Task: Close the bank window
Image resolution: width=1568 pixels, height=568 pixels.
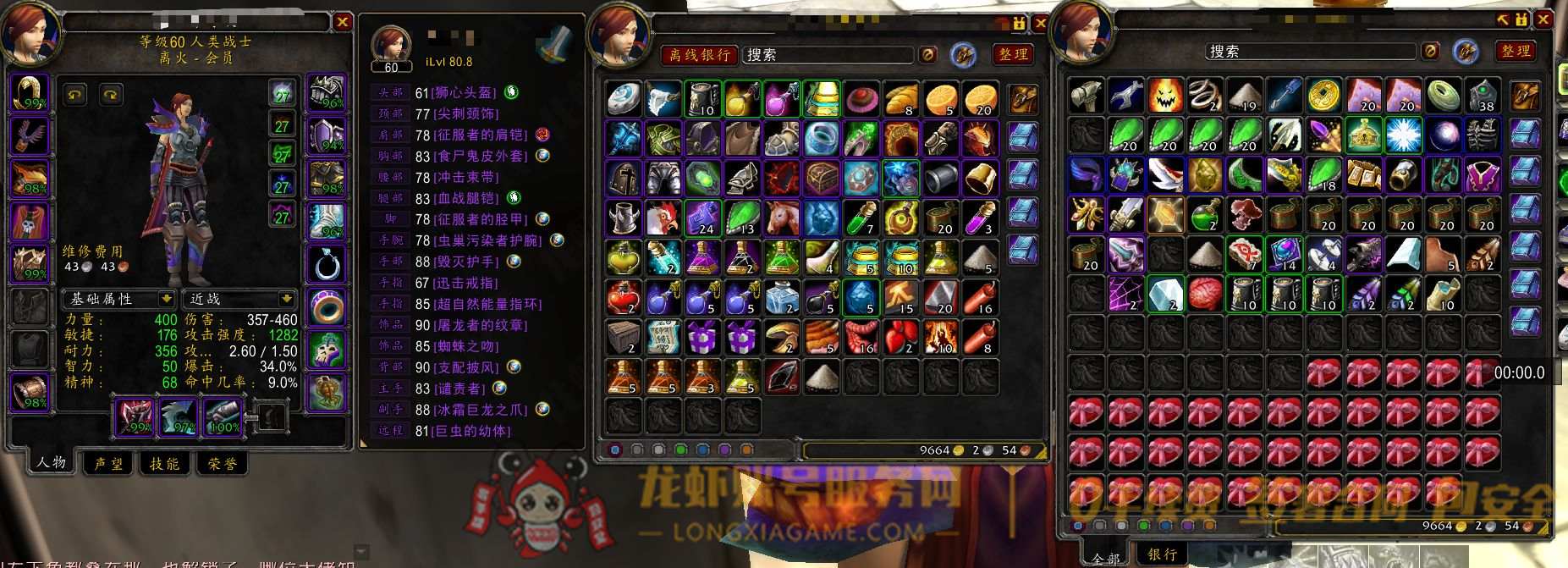Action: point(1543,19)
